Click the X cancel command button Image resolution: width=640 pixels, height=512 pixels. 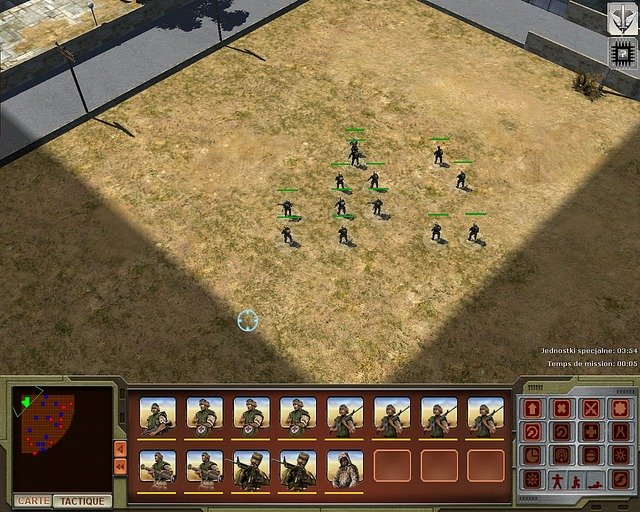click(x=562, y=409)
